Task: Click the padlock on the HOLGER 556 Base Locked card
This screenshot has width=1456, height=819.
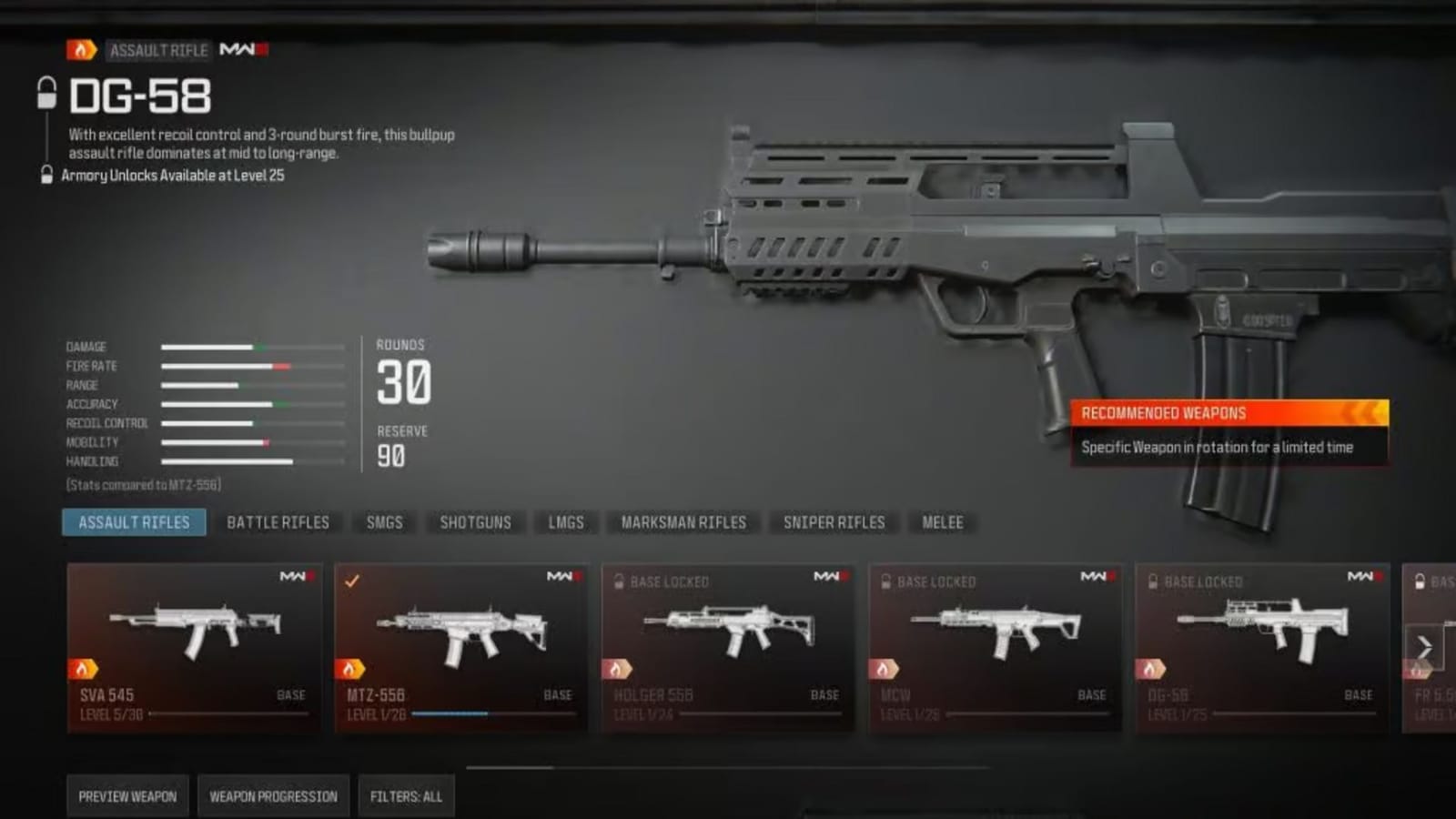Action: point(620,581)
